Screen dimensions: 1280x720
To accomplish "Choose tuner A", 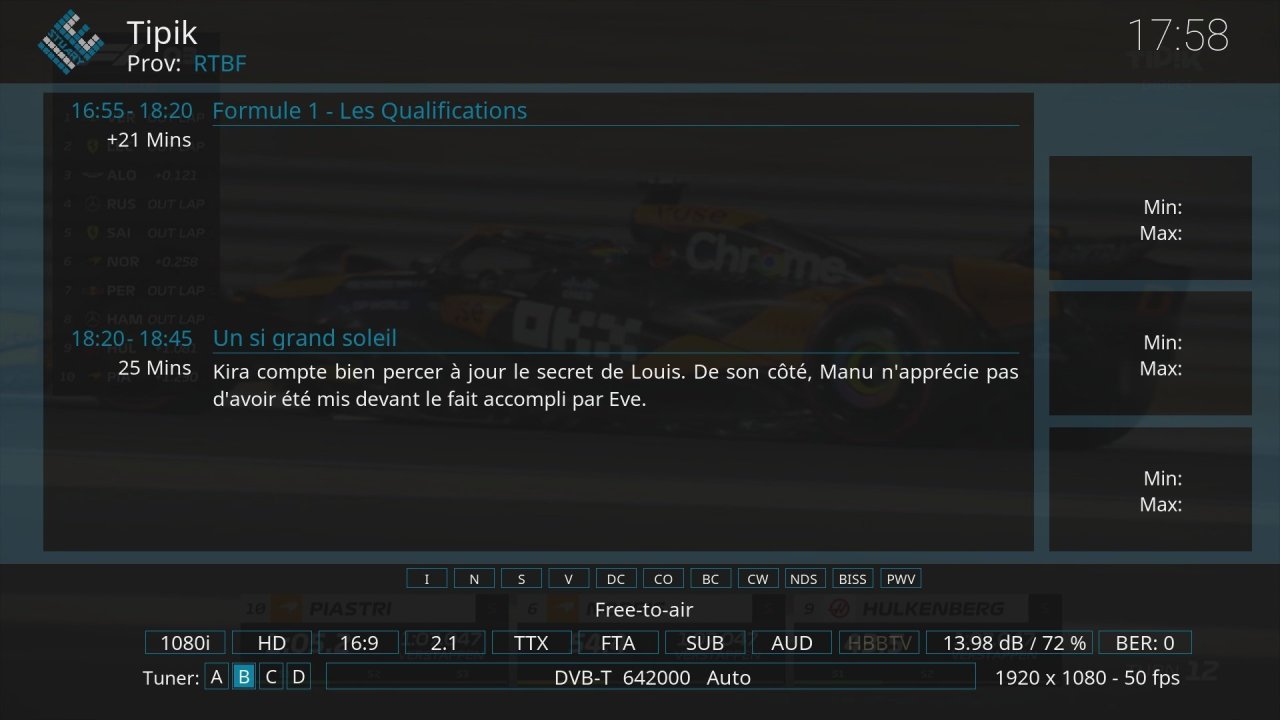I will point(216,677).
